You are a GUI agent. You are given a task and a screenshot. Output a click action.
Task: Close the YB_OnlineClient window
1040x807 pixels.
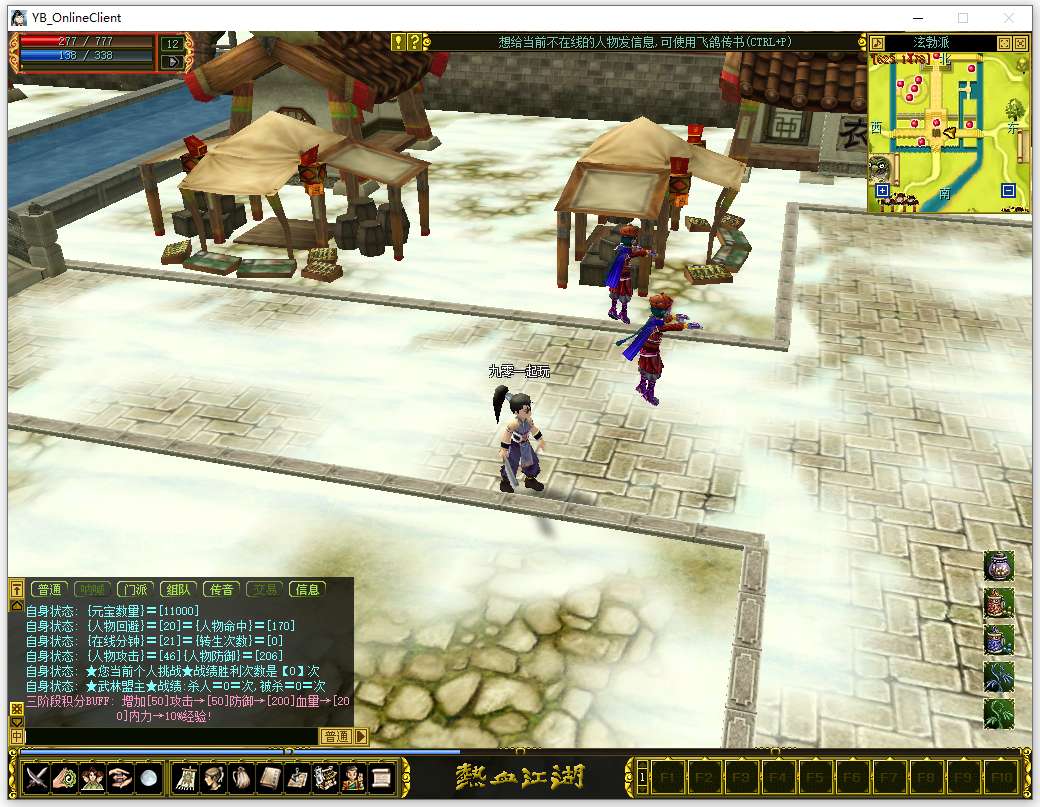[x=1012, y=18]
